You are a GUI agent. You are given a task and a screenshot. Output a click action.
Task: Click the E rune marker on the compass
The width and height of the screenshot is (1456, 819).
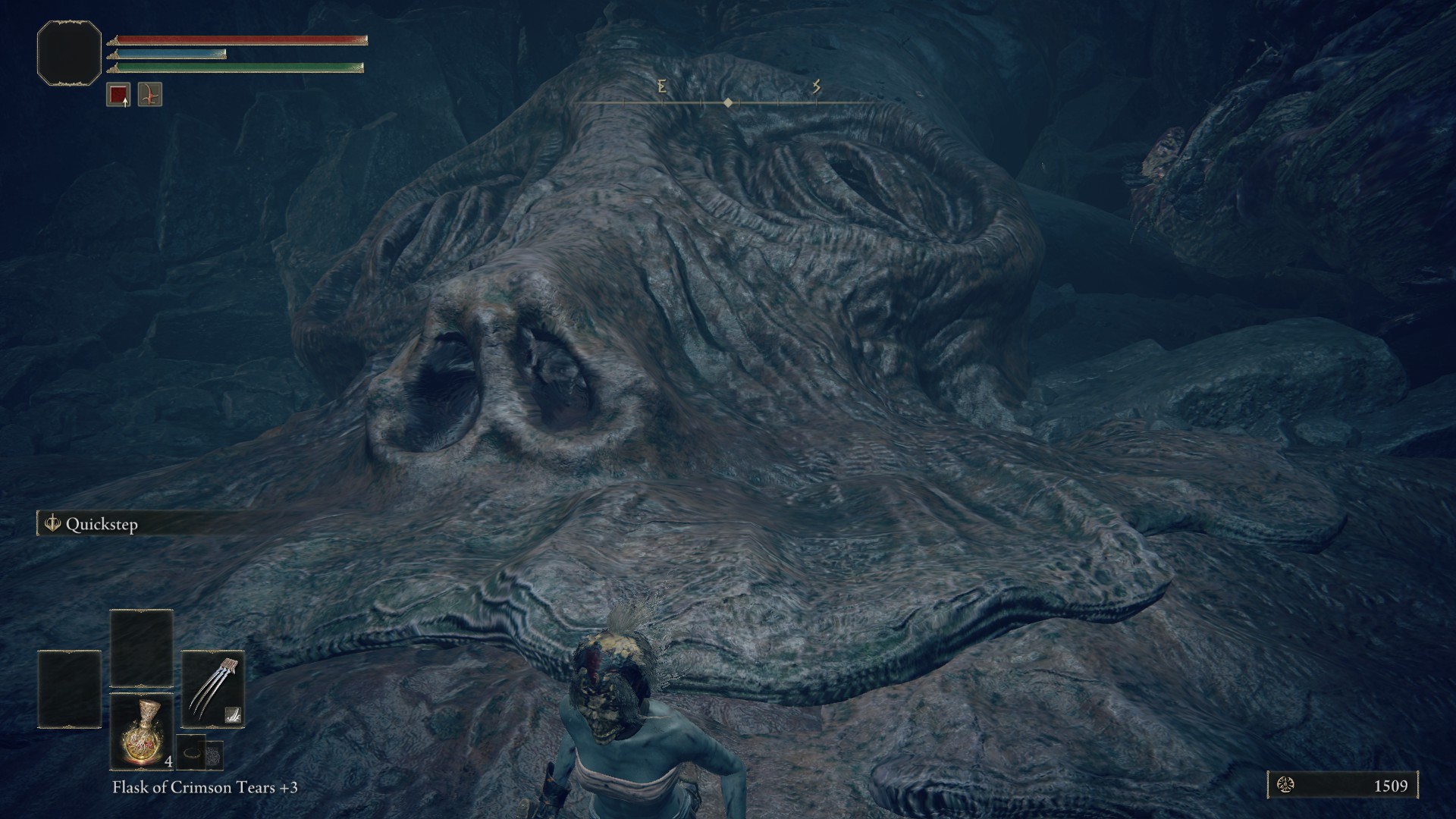click(663, 86)
